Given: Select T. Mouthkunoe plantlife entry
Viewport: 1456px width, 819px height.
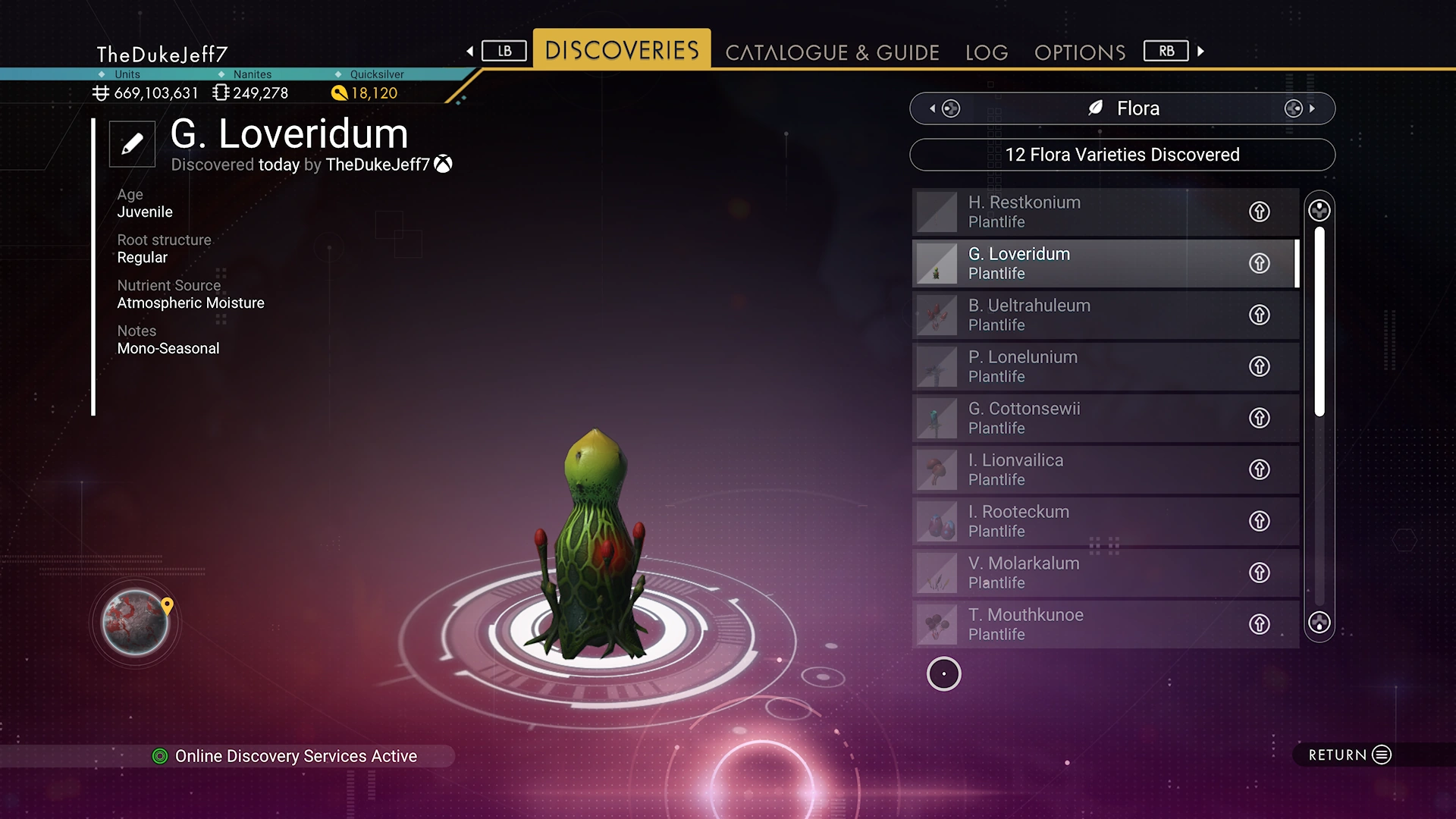Looking at the screenshot, I should (1077, 624).
